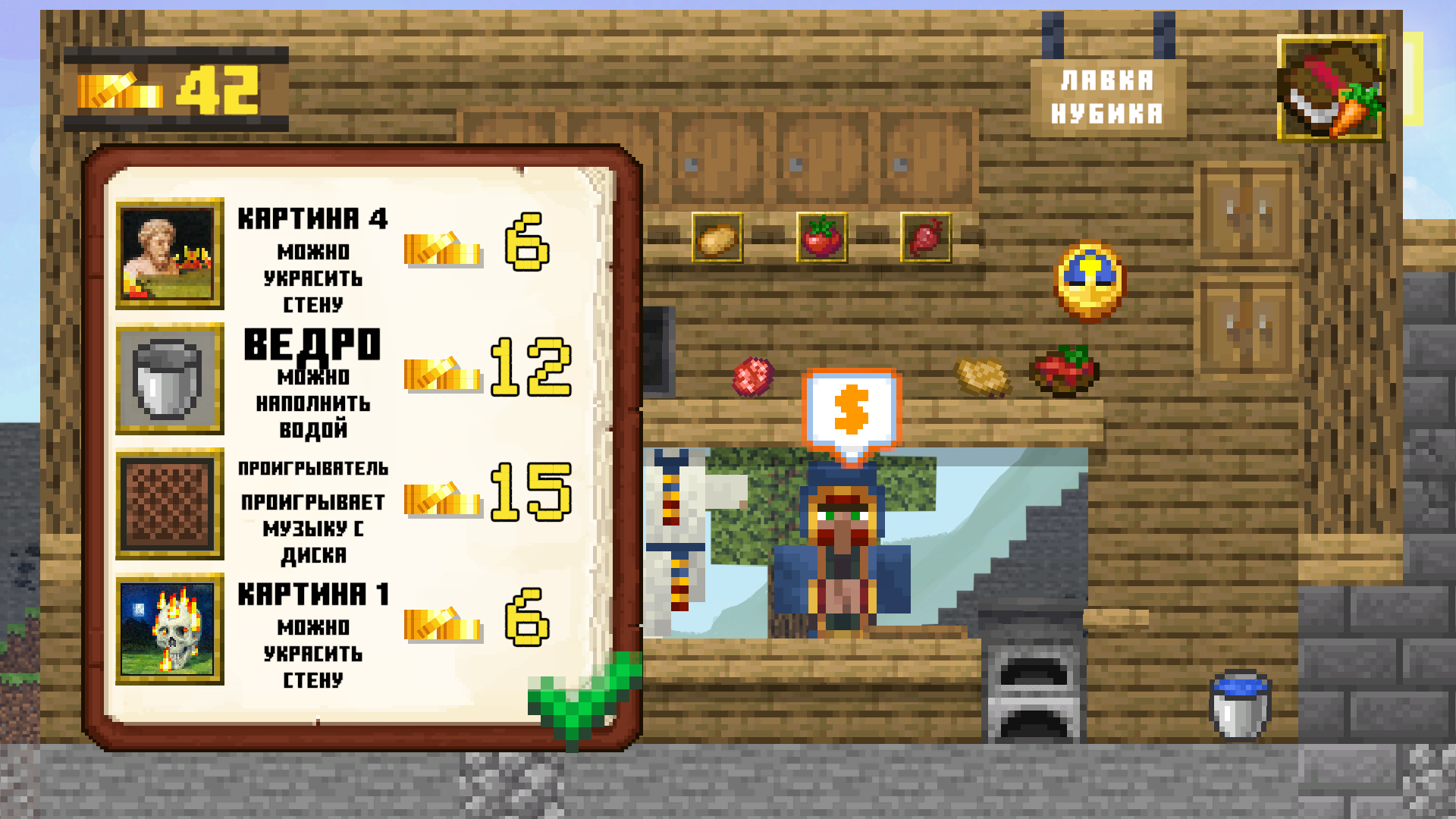This screenshot has height=819, width=1456.
Task: Select the bucket near the furnace
Action: pos(1240,705)
